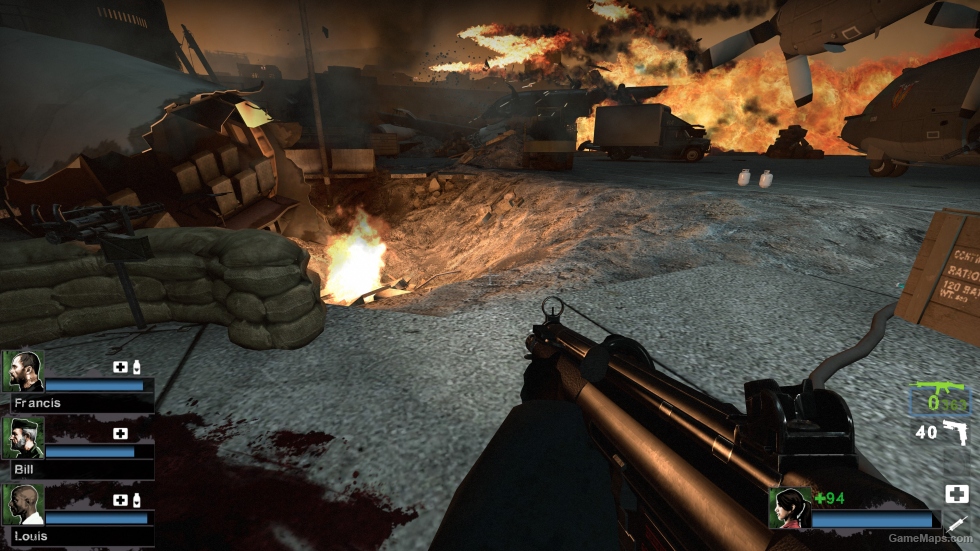Select Louis's teammate portrait
980x551 pixels.
point(24,504)
